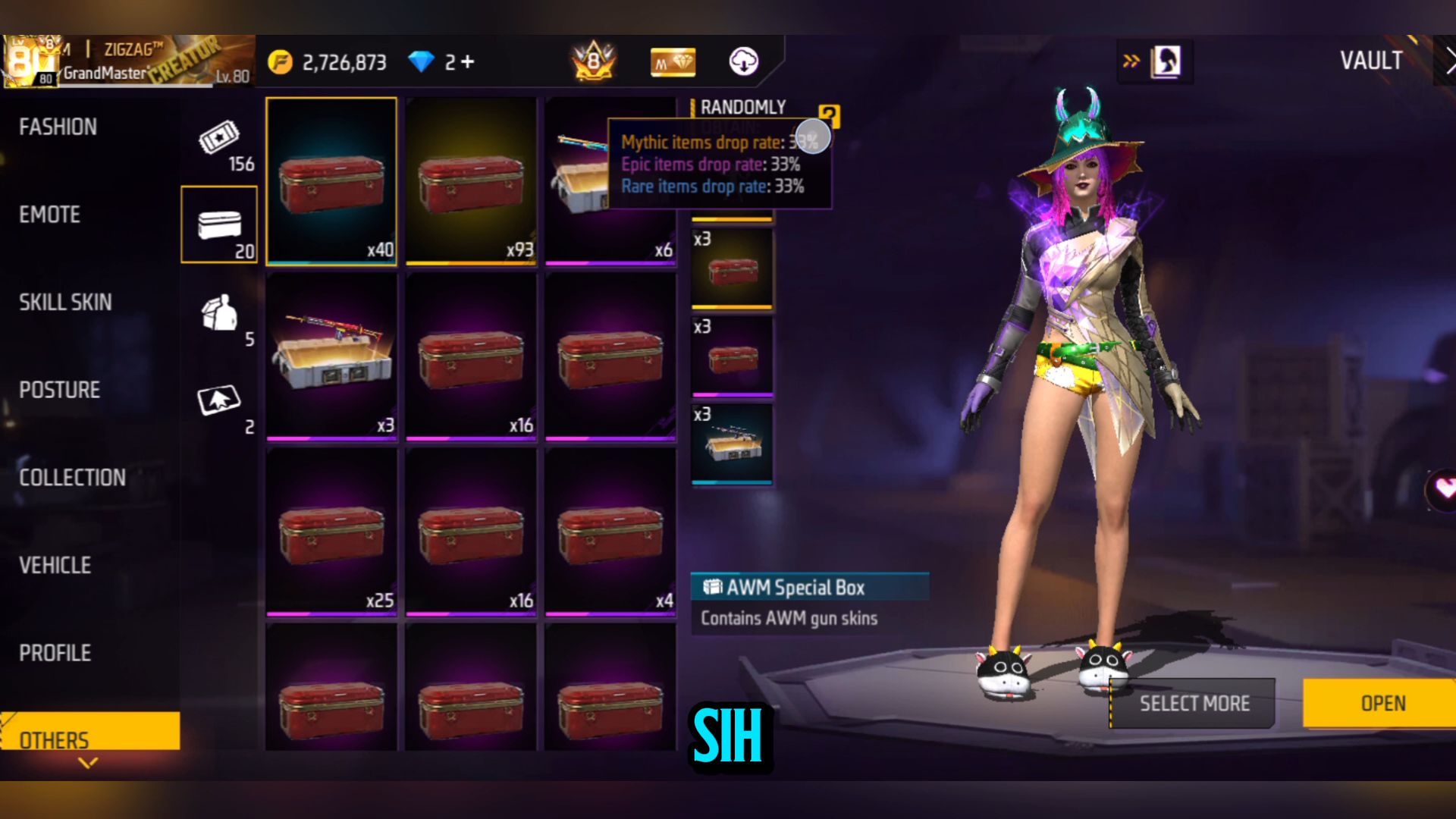Click the character portrait icon near Vault

[1166, 61]
